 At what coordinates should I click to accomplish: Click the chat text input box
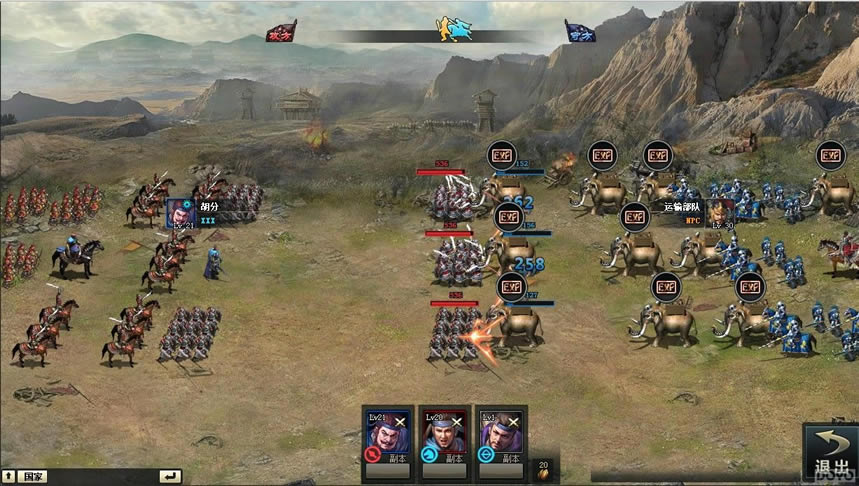[100, 476]
